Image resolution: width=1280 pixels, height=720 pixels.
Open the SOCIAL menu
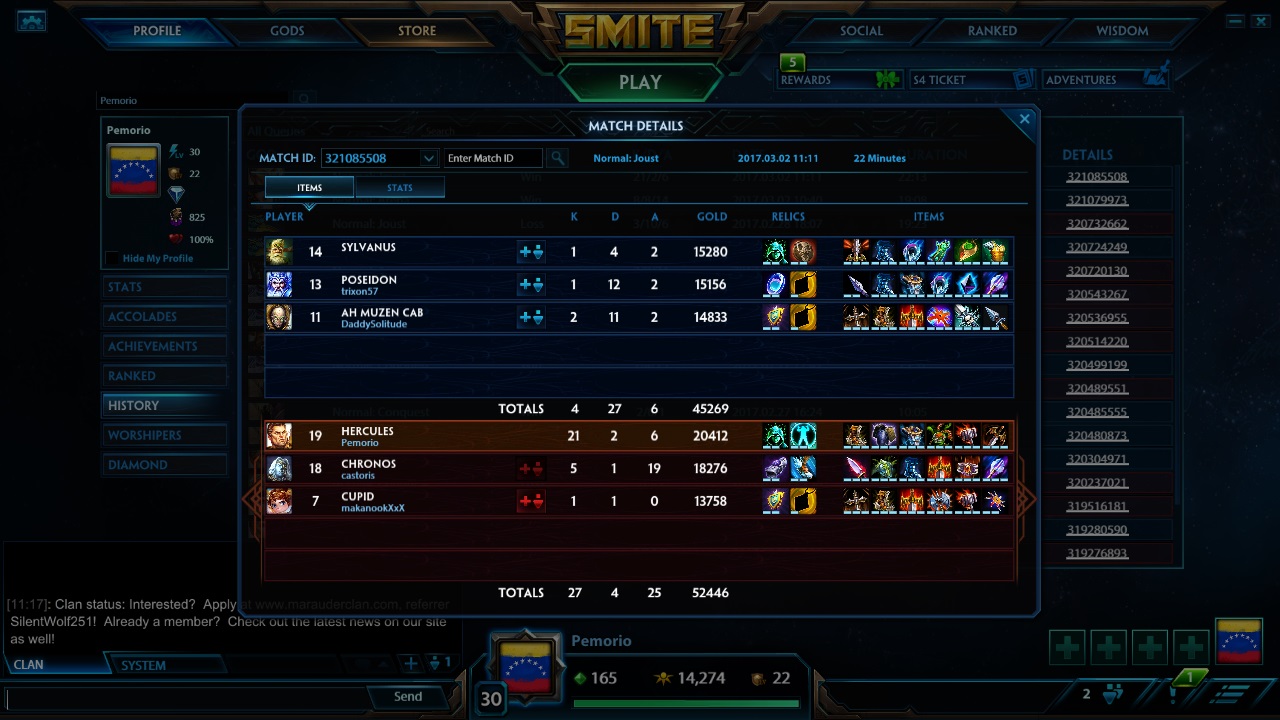pyautogui.click(x=859, y=30)
